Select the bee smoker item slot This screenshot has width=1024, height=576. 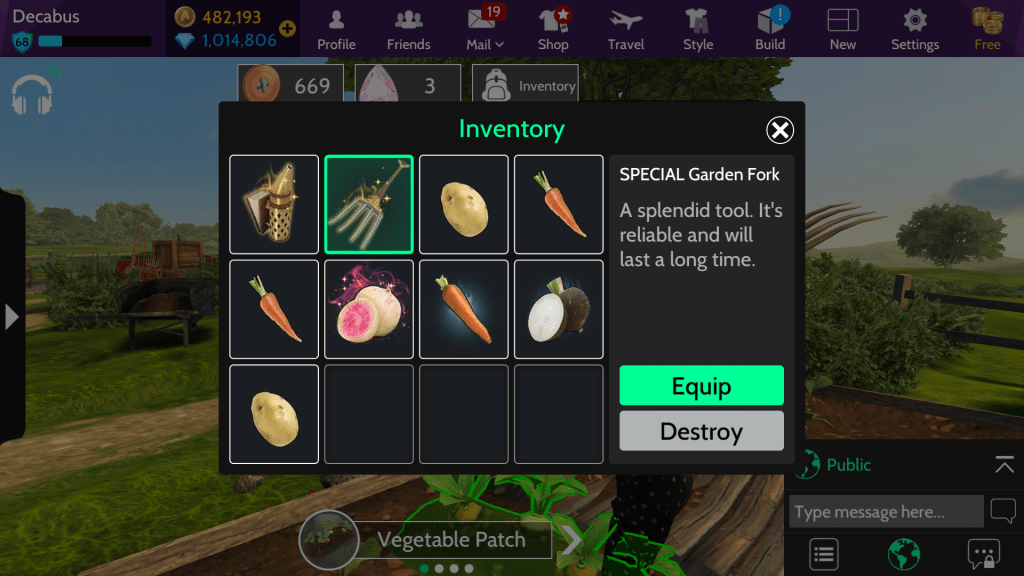click(274, 204)
